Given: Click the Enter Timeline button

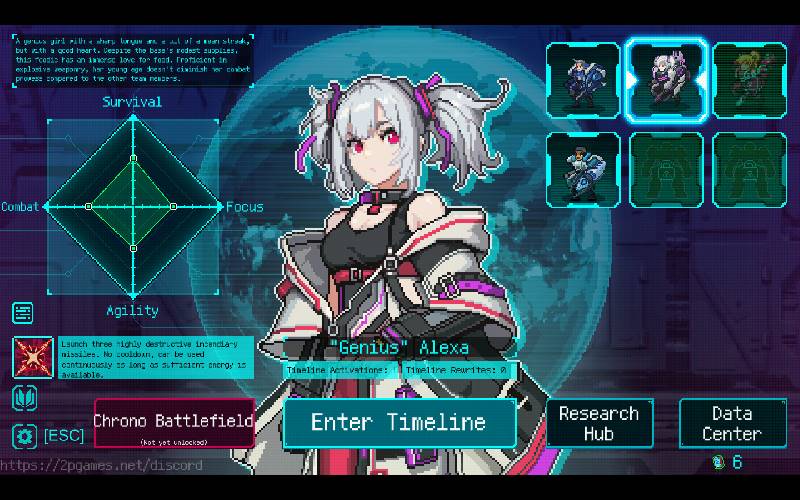Looking at the screenshot, I should click(x=399, y=422).
